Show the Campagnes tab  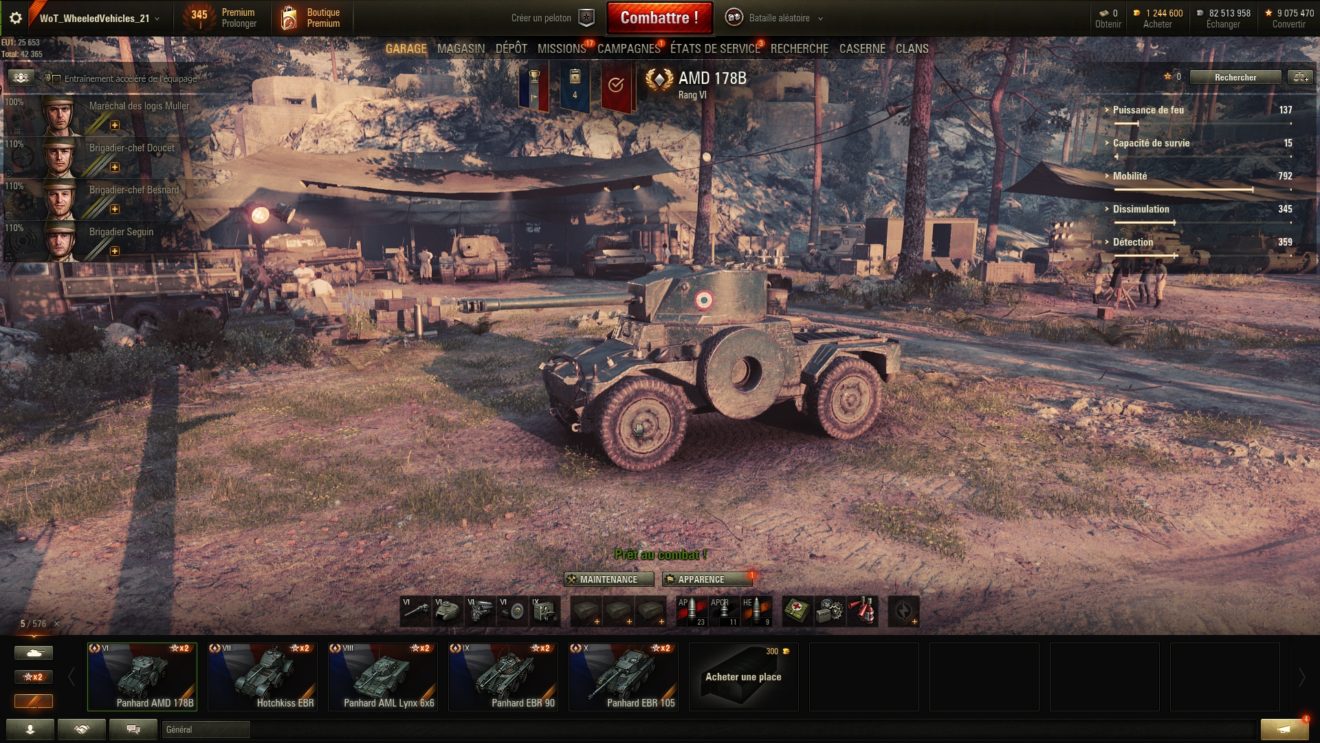point(628,48)
